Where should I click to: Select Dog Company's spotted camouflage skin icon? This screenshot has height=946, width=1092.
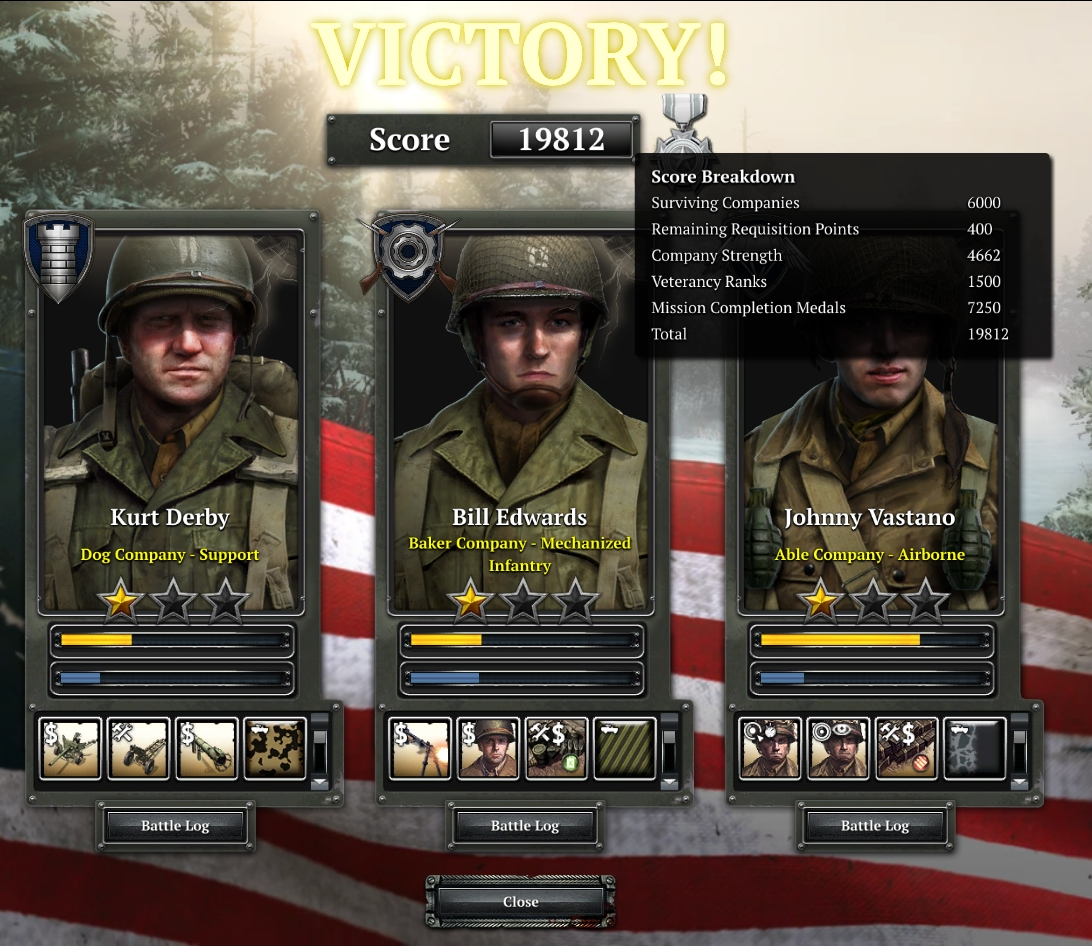[275, 748]
